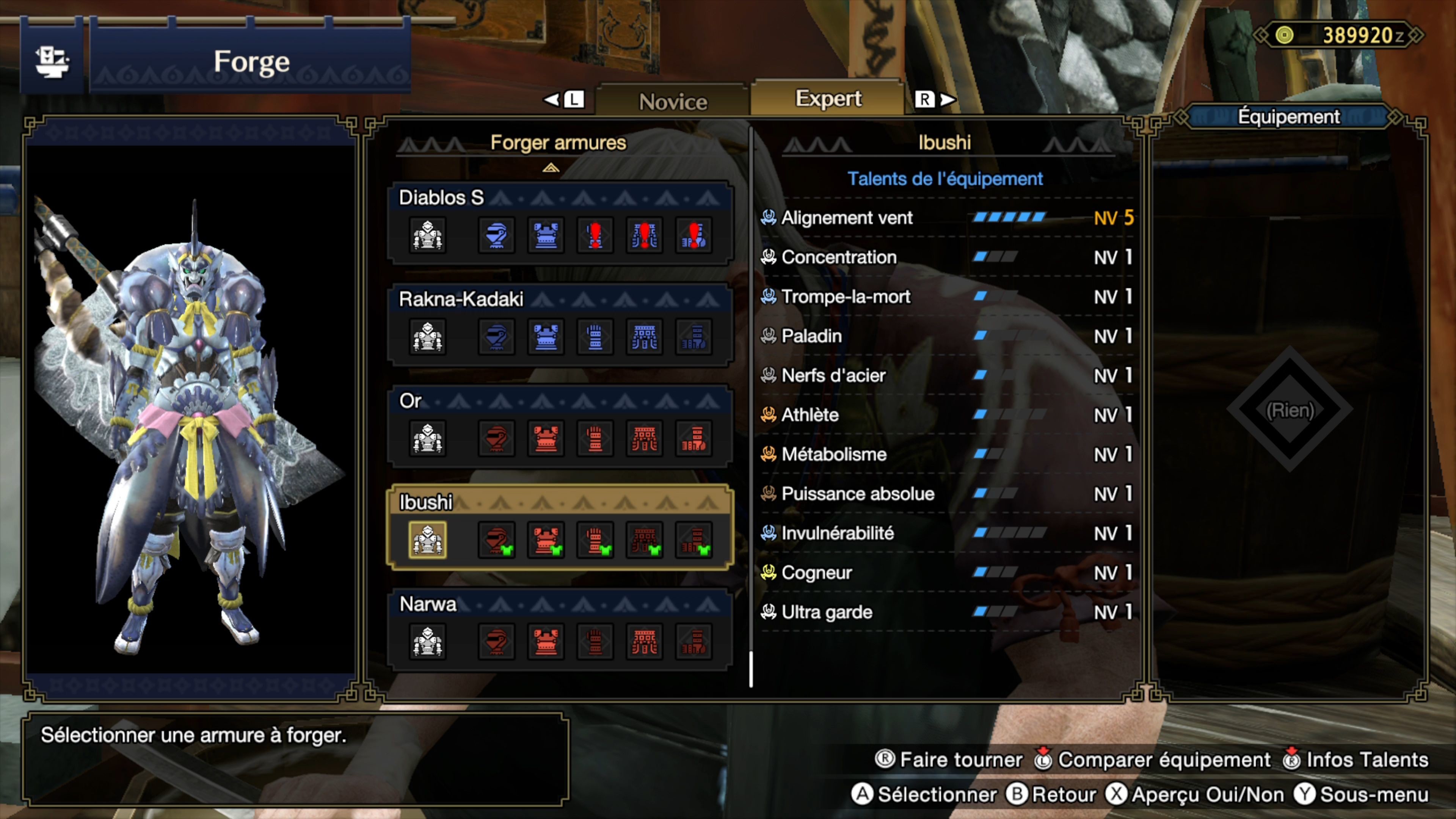1456x819 pixels.
Task: Choose the Or full armor set icon
Action: (x=427, y=439)
